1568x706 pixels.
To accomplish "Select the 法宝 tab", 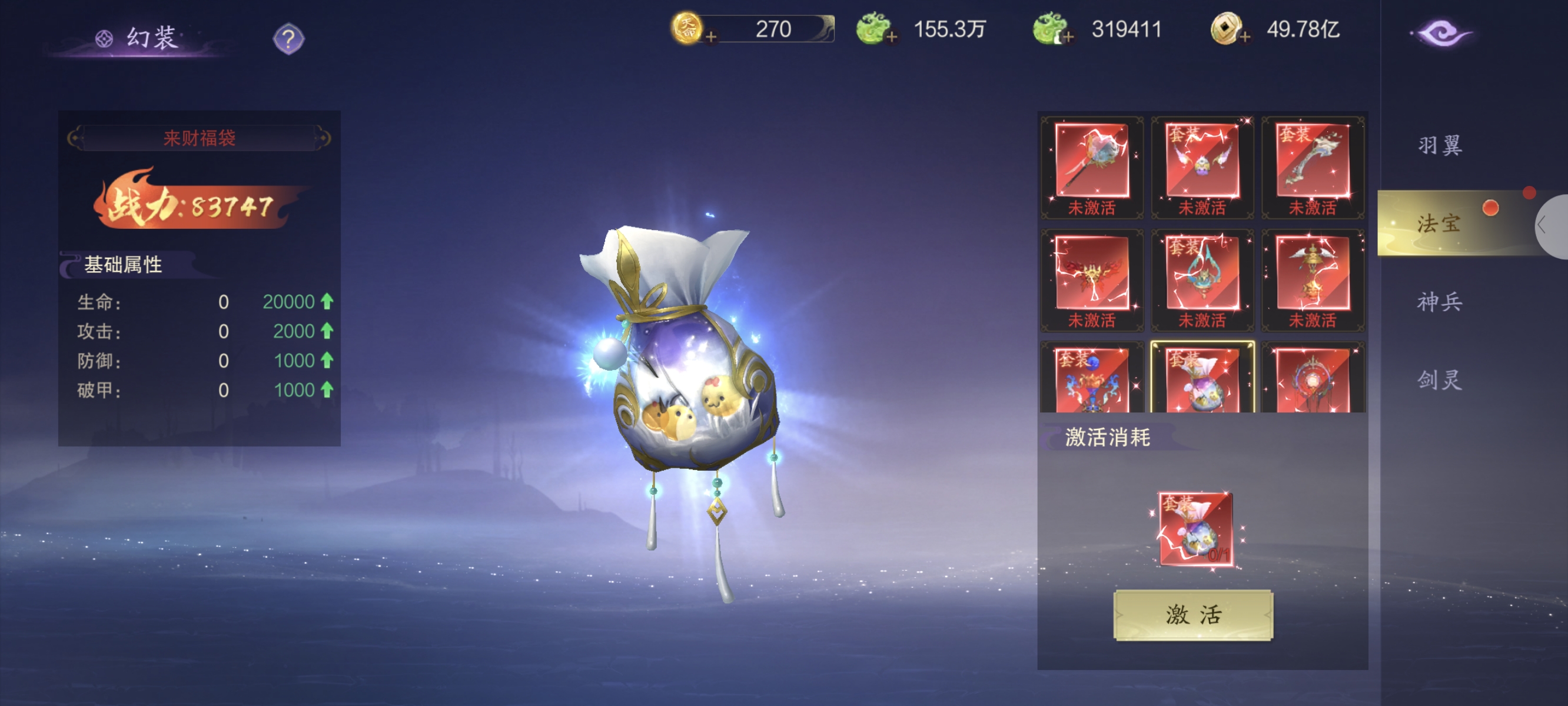I will click(x=1439, y=224).
